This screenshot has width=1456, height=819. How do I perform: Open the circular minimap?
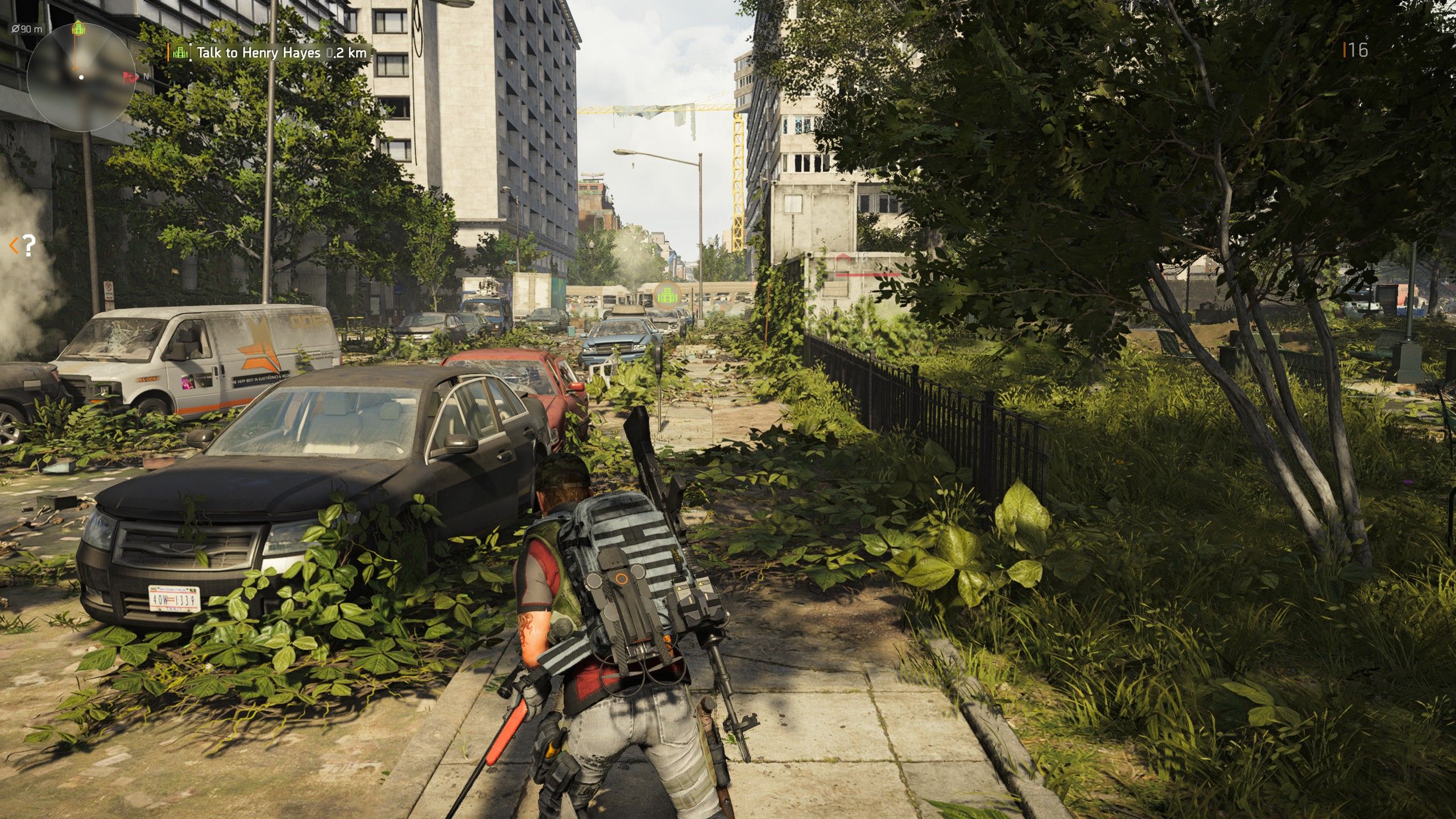[x=81, y=77]
